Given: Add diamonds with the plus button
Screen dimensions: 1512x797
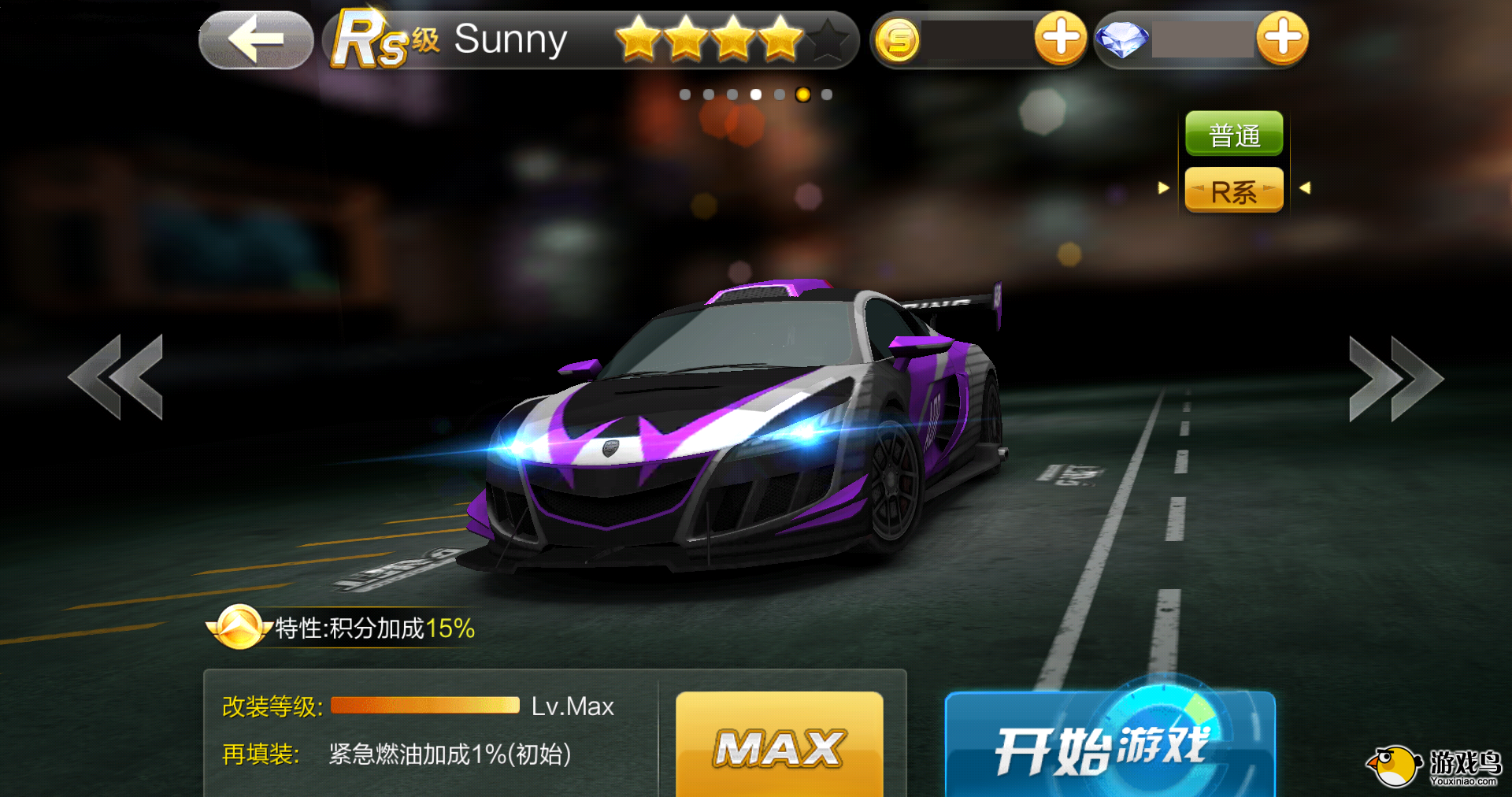Looking at the screenshot, I should coord(1282,38).
